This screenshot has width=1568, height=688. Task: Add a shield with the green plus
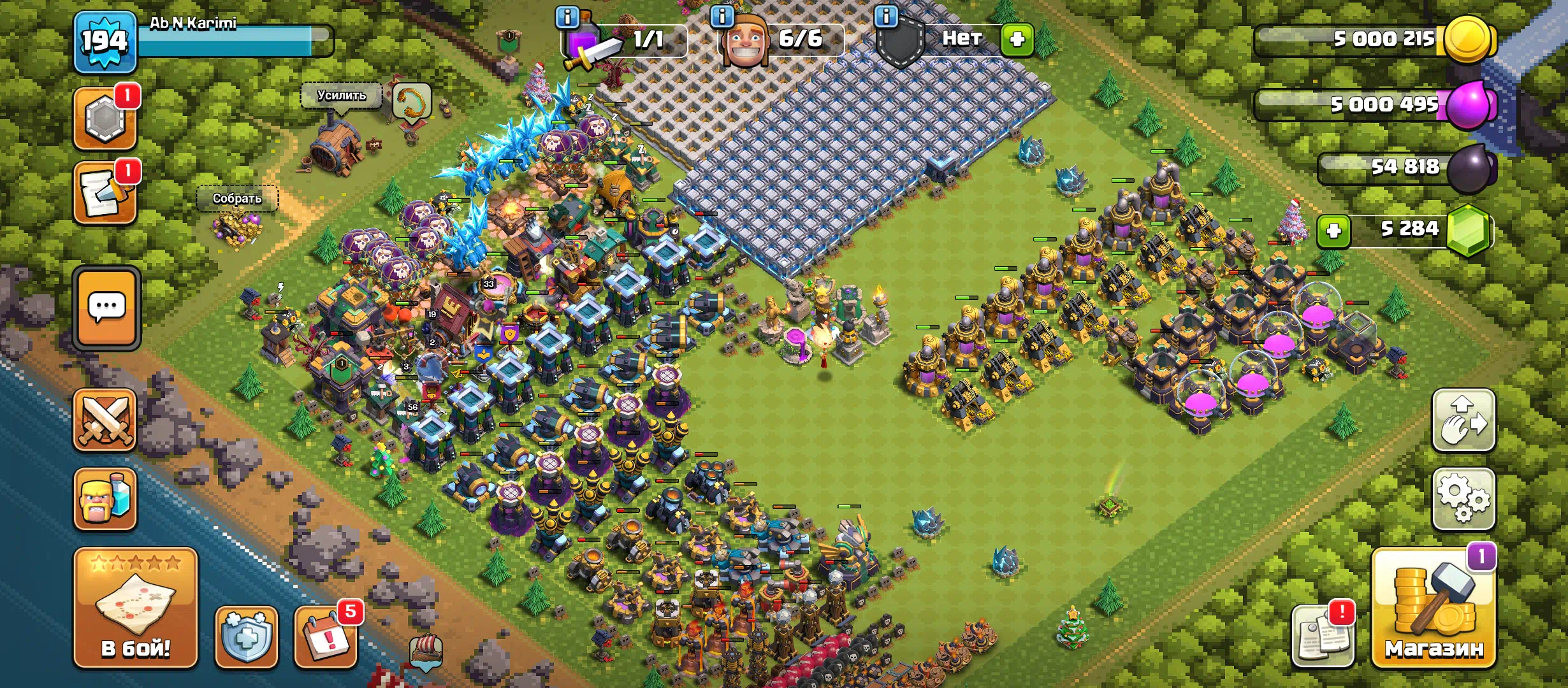tap(1017, 39)
